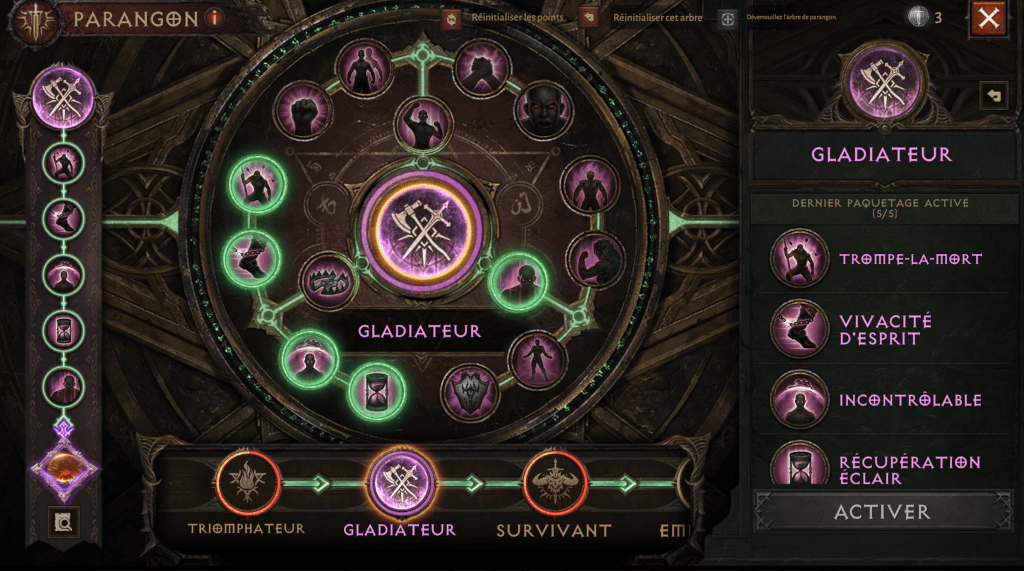Viewport: 1024px width, 571px height.
Task: Click the bear trap node on wheel
Action: pos(328,281)
